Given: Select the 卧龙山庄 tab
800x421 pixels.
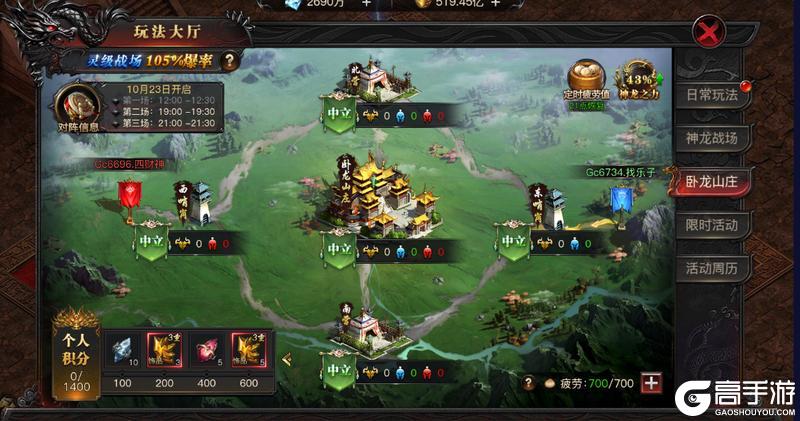Looking at the screenshot, I should coord(711,181).
